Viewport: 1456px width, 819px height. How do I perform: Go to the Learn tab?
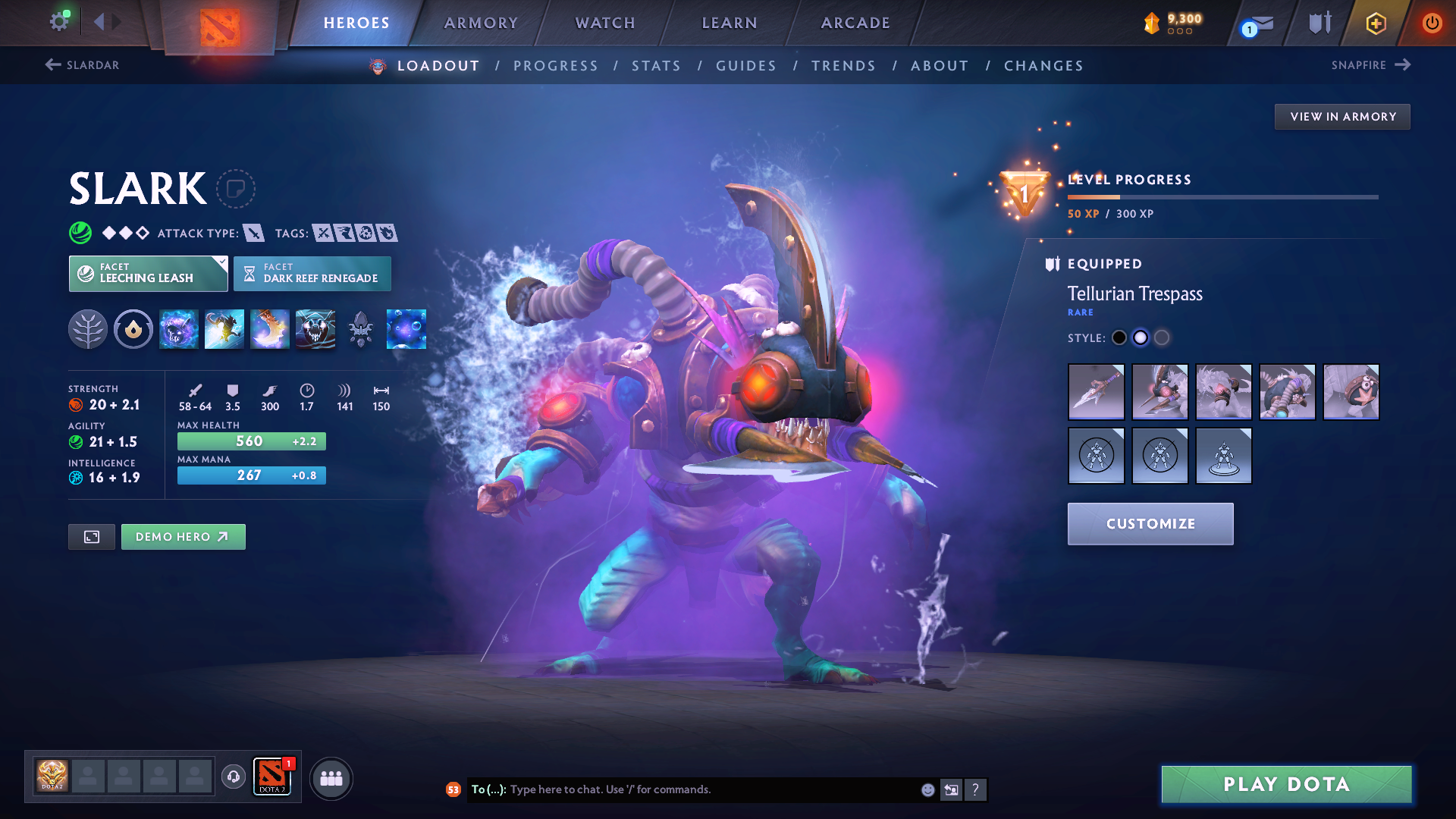pos(730,23)
